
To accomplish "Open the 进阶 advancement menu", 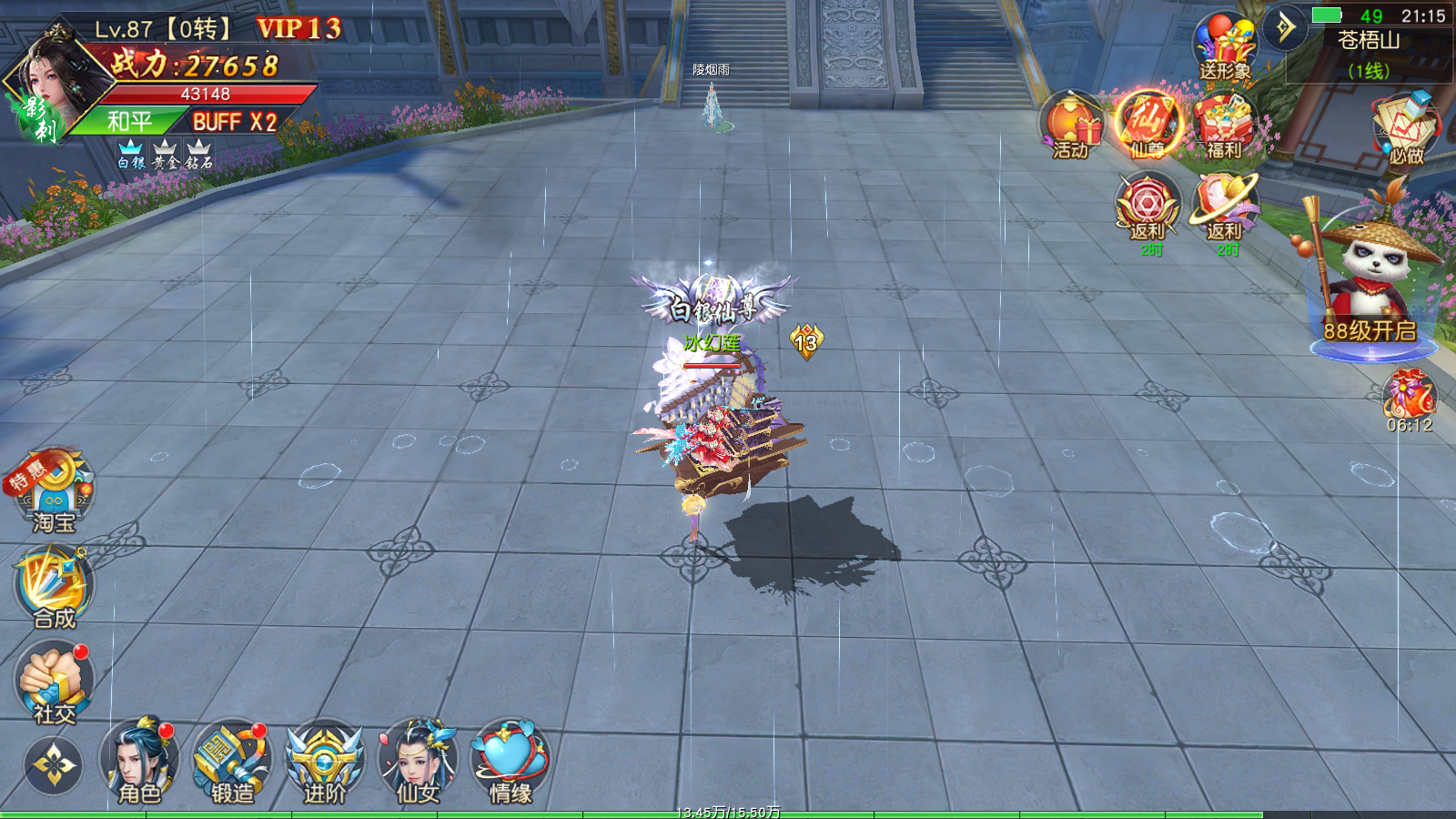I will point(325,763).
